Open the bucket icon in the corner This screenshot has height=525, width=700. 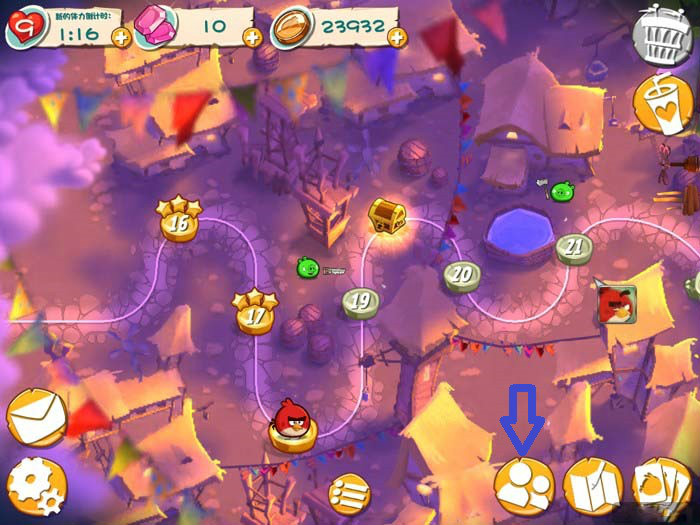click(664, 38)
